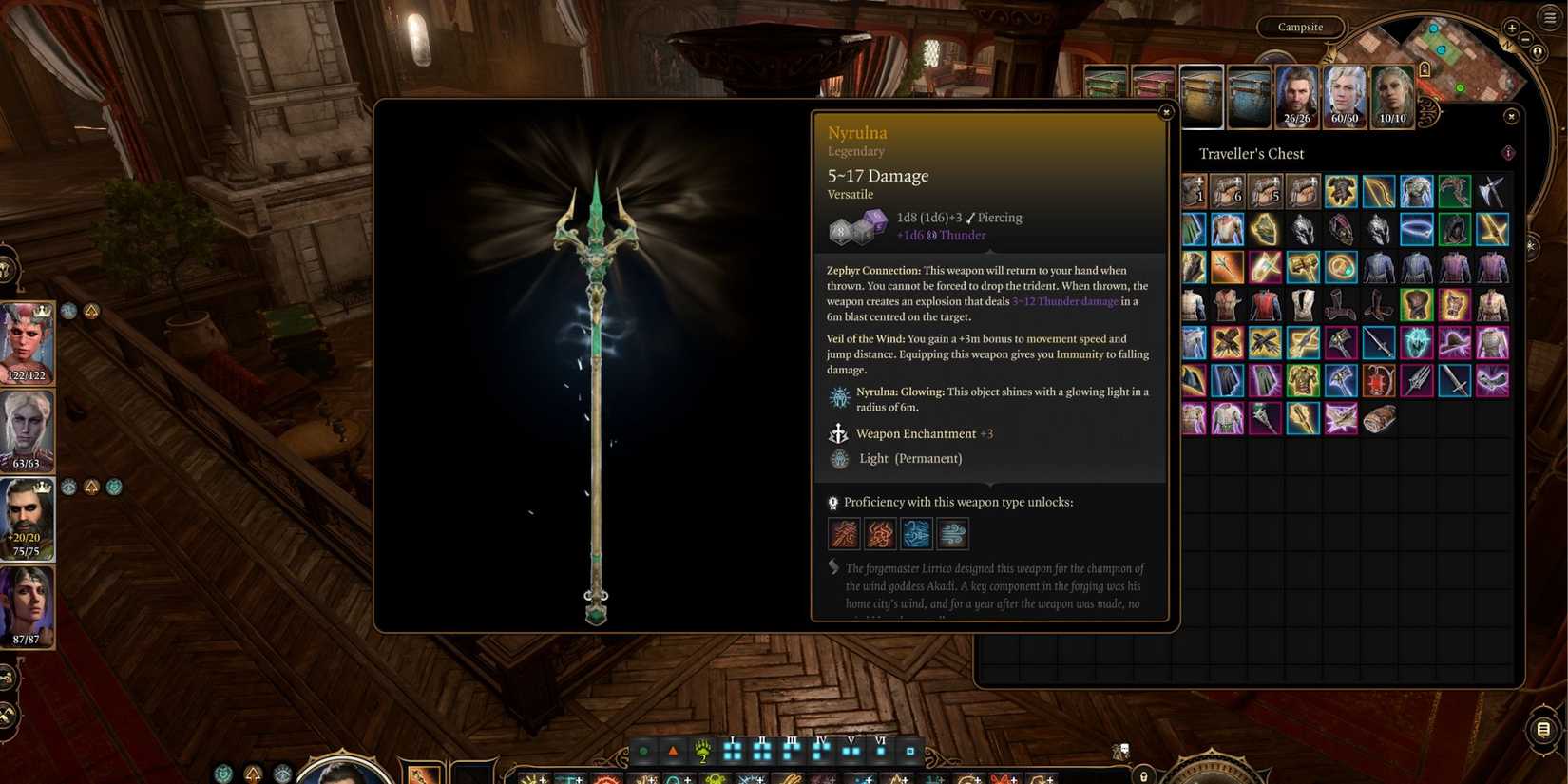Click the Weapon Enchantment +3 anchor icon
This screenshot has height=784, width=1568.
838,433
